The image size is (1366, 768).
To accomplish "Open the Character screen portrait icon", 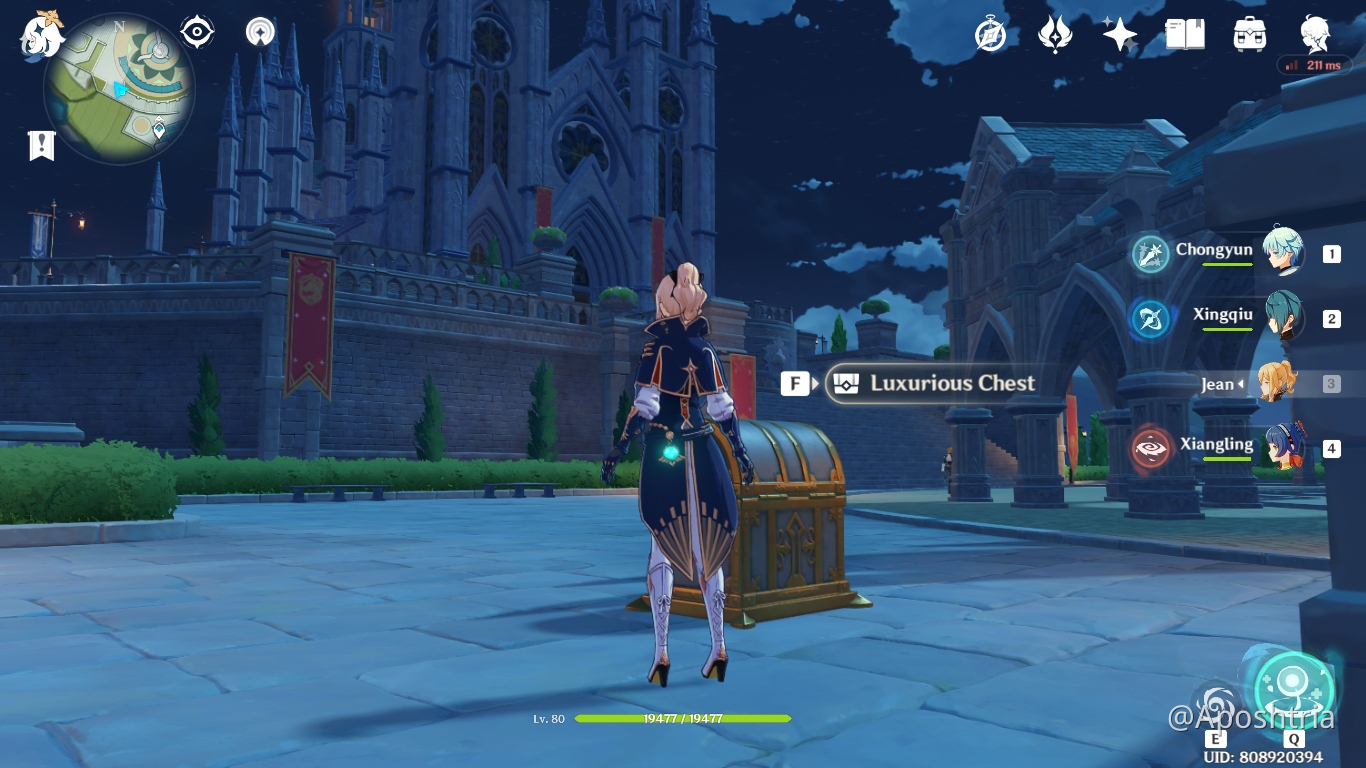I will pos(1314,33).
